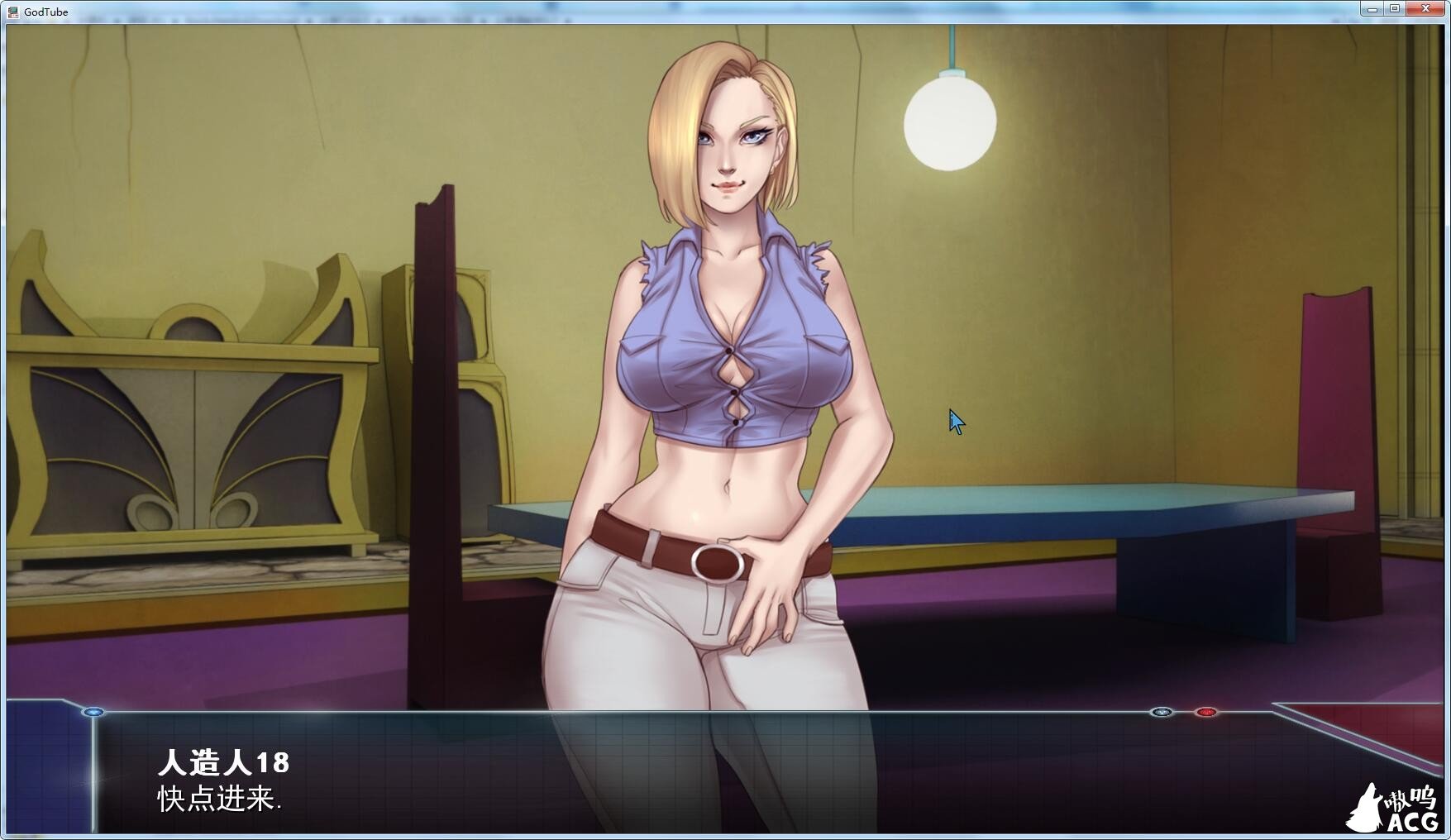The image size is (1451, 840).
Task: Click the red gem indicator on the dialogue bar
Action: click(x=1205, y=712)
